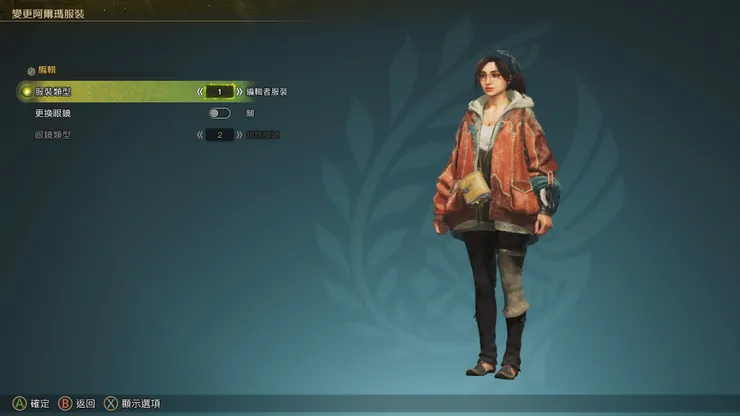Image resolution: width=740 pixels, height=416 pixels.
Task: Click the right arrow of 眼鏡類型 stepper
Action: point(239,134)
